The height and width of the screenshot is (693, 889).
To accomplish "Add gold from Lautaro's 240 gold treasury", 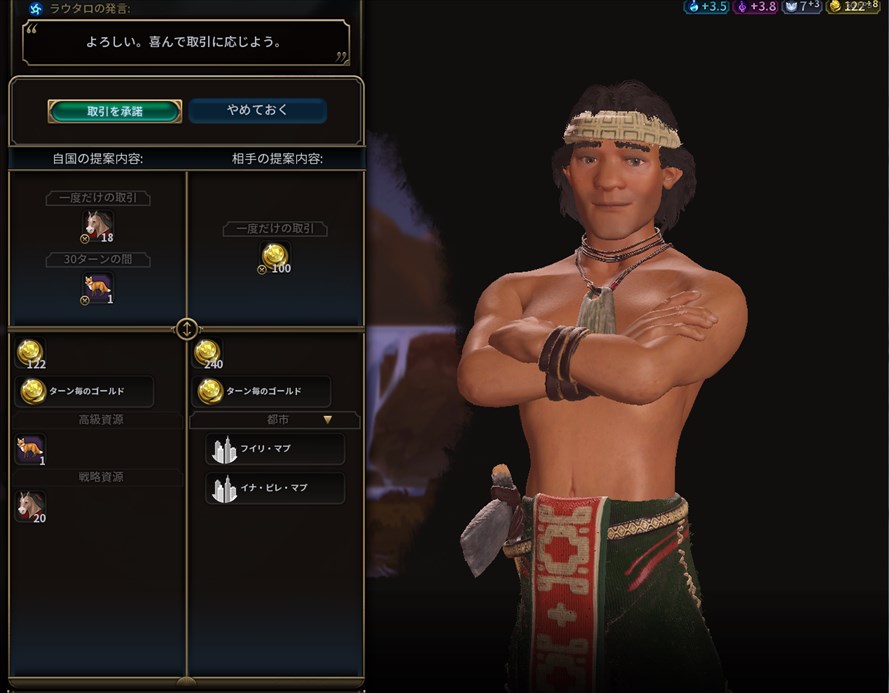I will [x=207, y=351].
